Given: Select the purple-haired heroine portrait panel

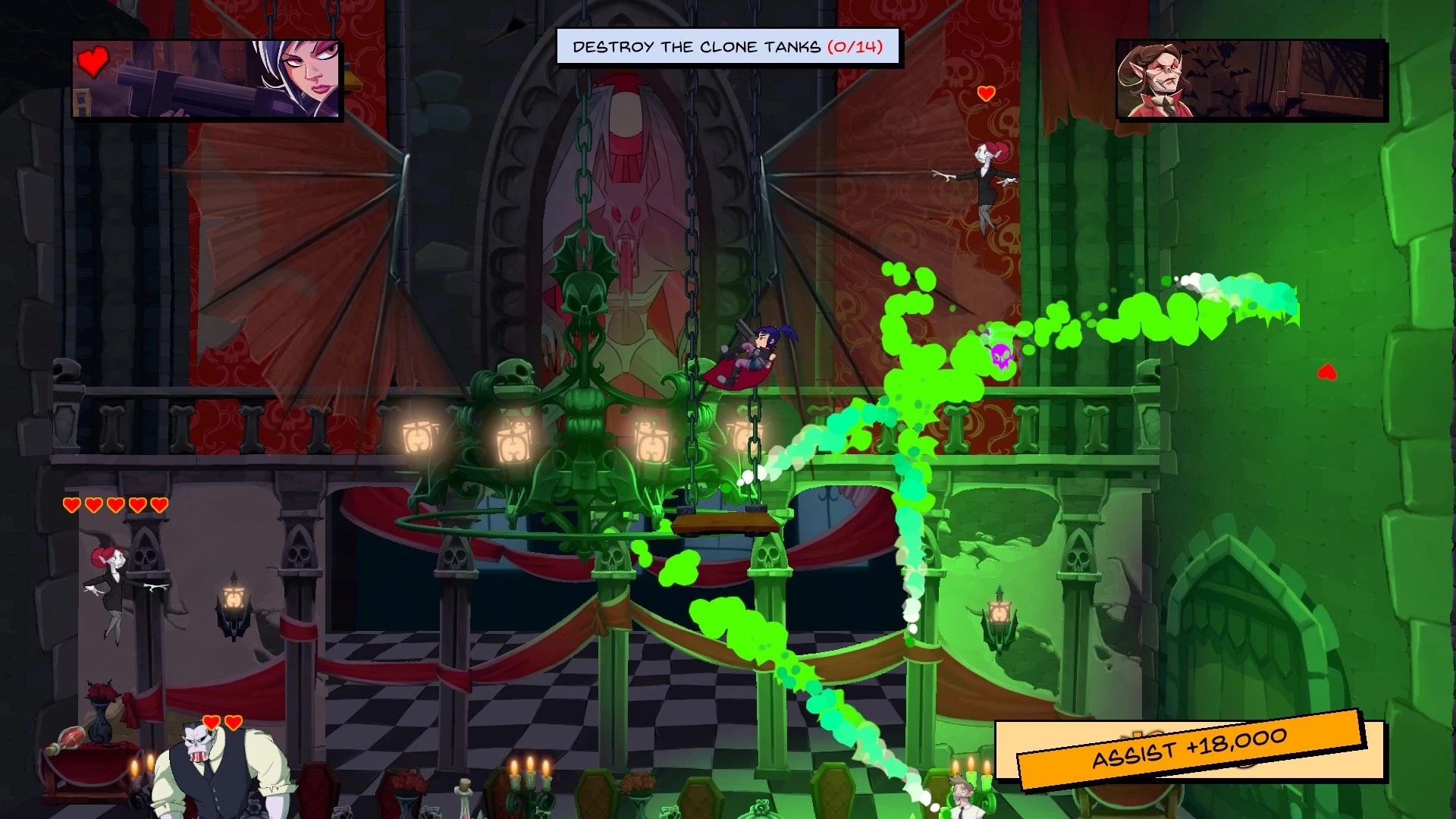Looking at the screenshot, I should pos(207,80).
